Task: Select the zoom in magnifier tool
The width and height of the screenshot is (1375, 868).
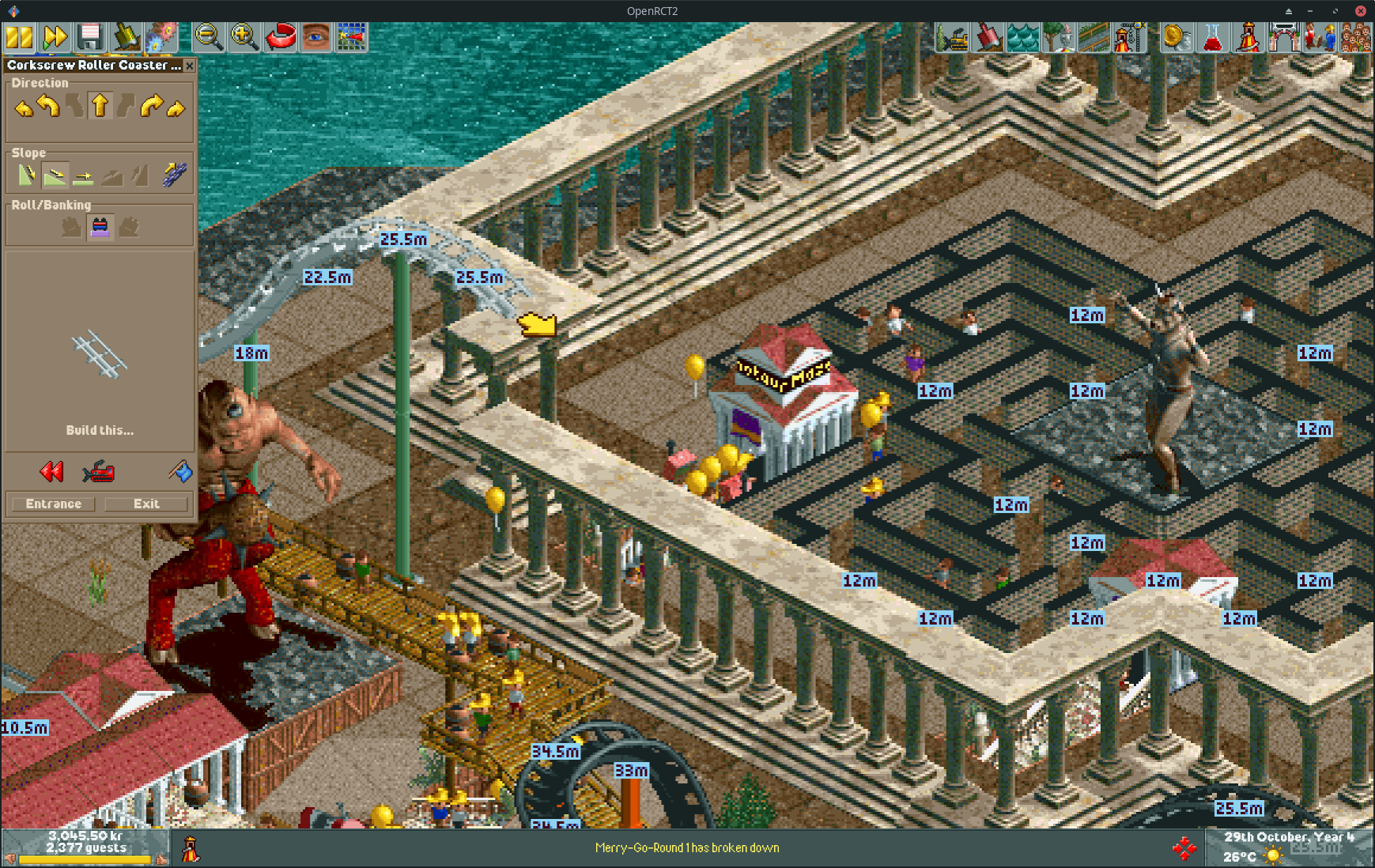Action: pyautogui.click(x=244, y=37)
